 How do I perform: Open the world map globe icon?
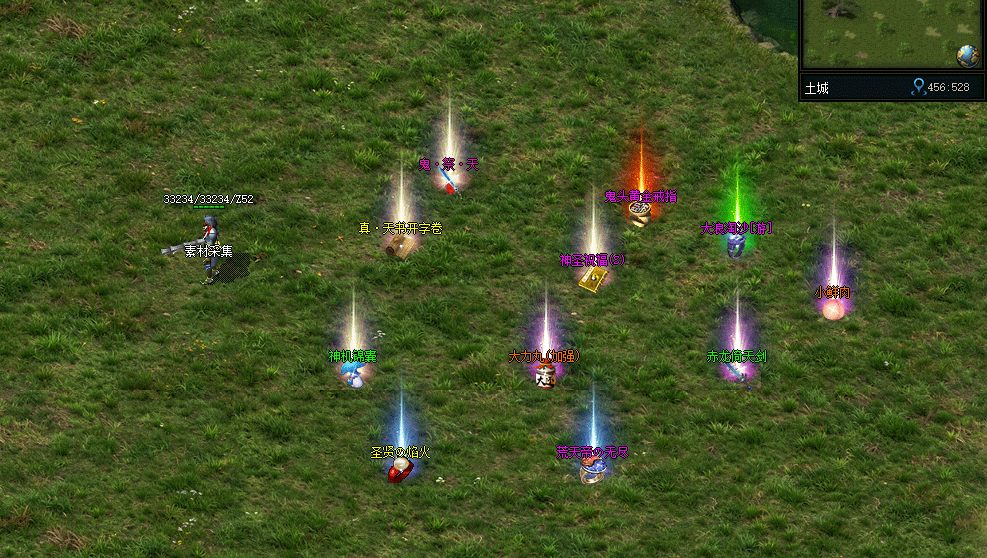click(x=967, y=56)
